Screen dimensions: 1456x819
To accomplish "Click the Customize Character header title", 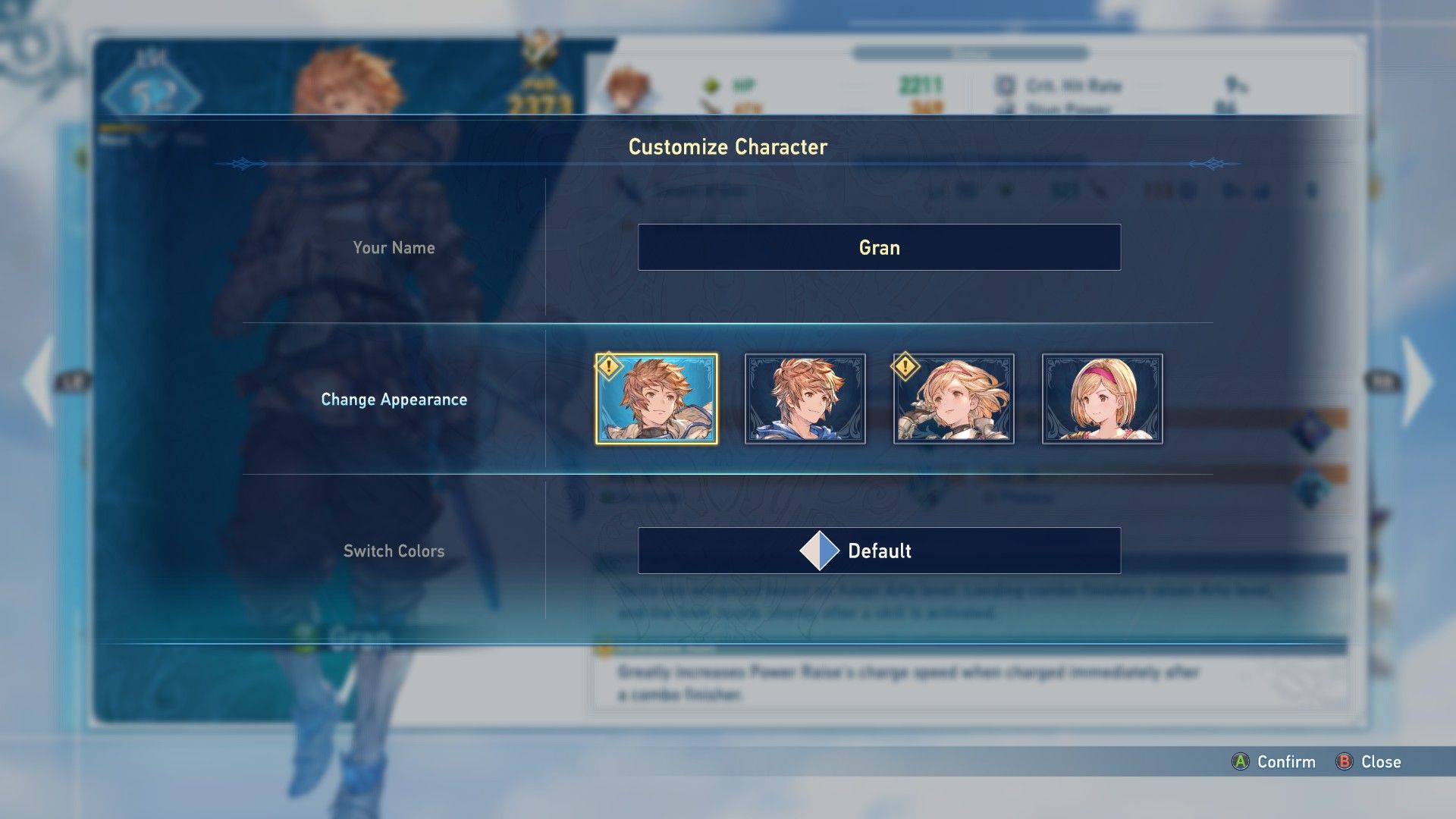I will coord(728,147).
